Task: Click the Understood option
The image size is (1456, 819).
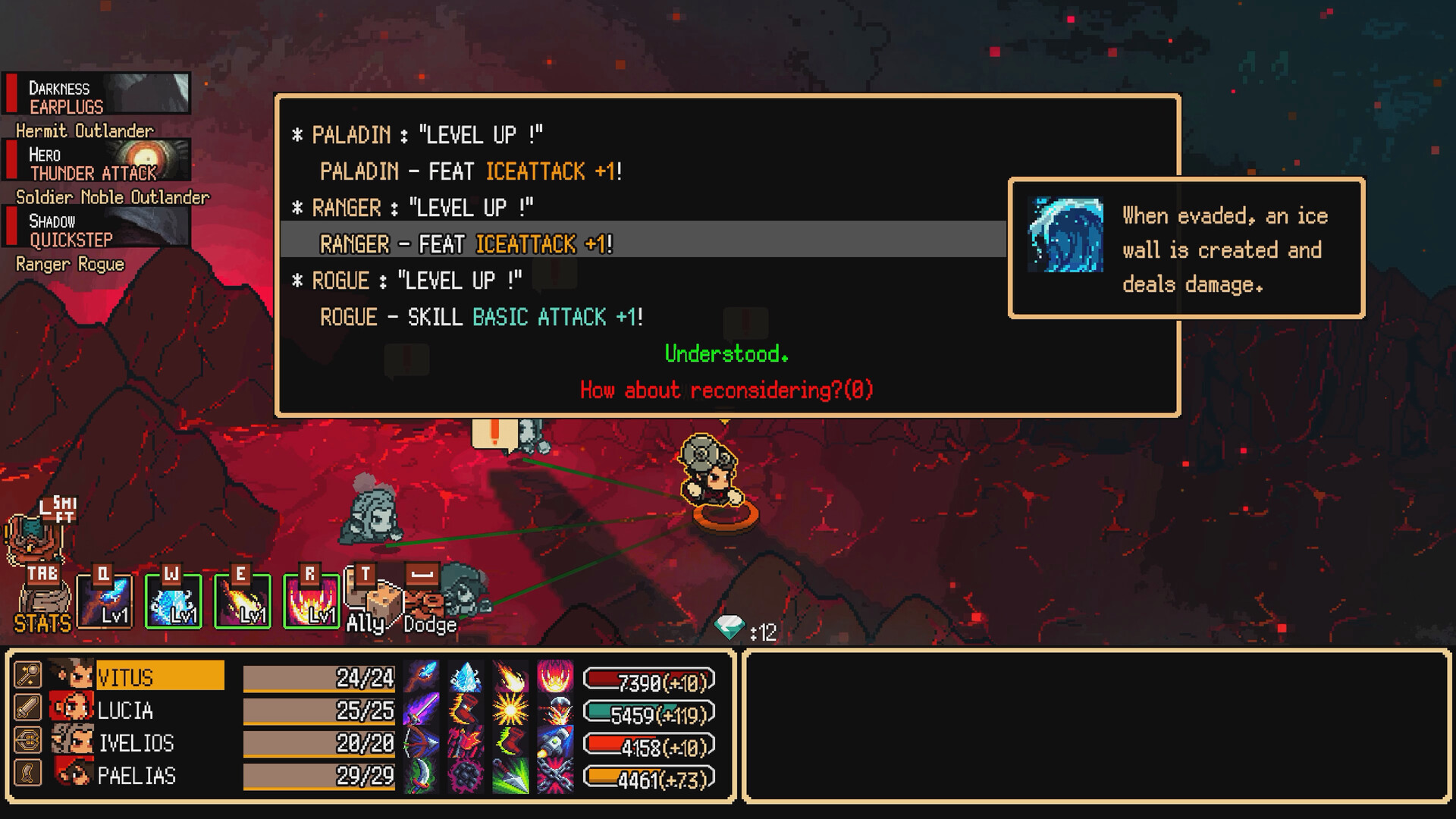Action: click(726, 353)
